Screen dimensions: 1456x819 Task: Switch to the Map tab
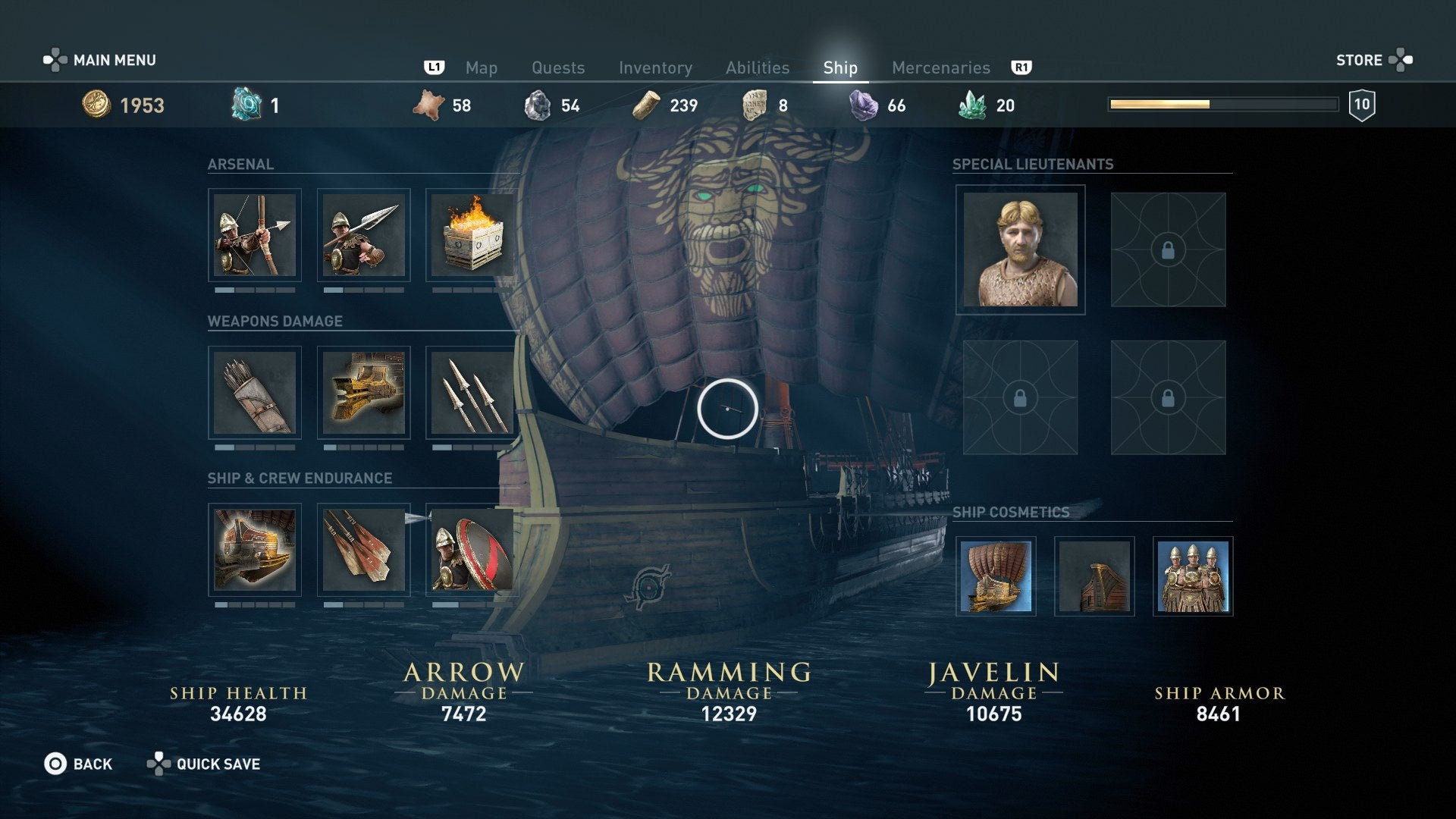tap(482, 67)
